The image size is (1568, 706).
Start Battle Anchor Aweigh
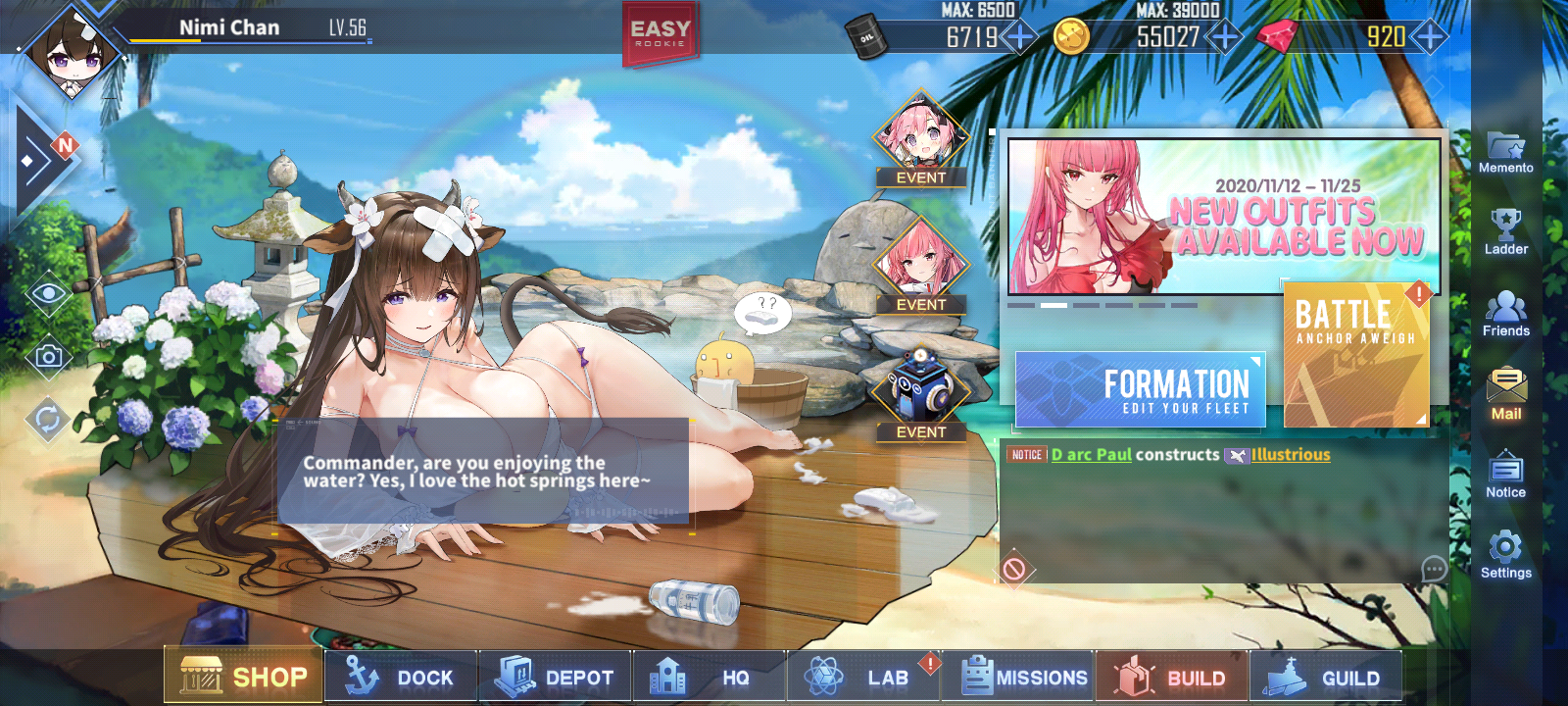1356,355
